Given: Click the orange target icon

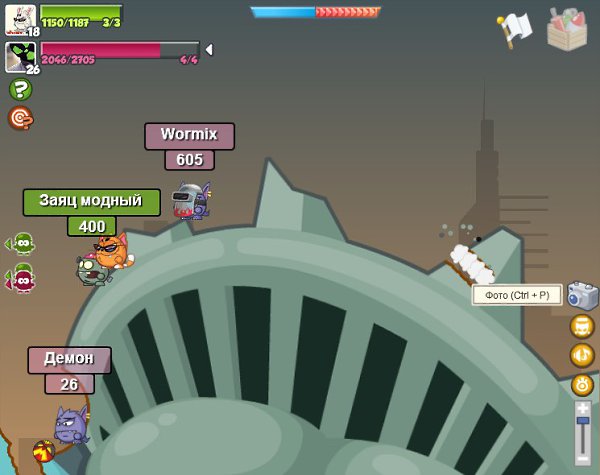Looking at the screenshot, I should [20, 118].
